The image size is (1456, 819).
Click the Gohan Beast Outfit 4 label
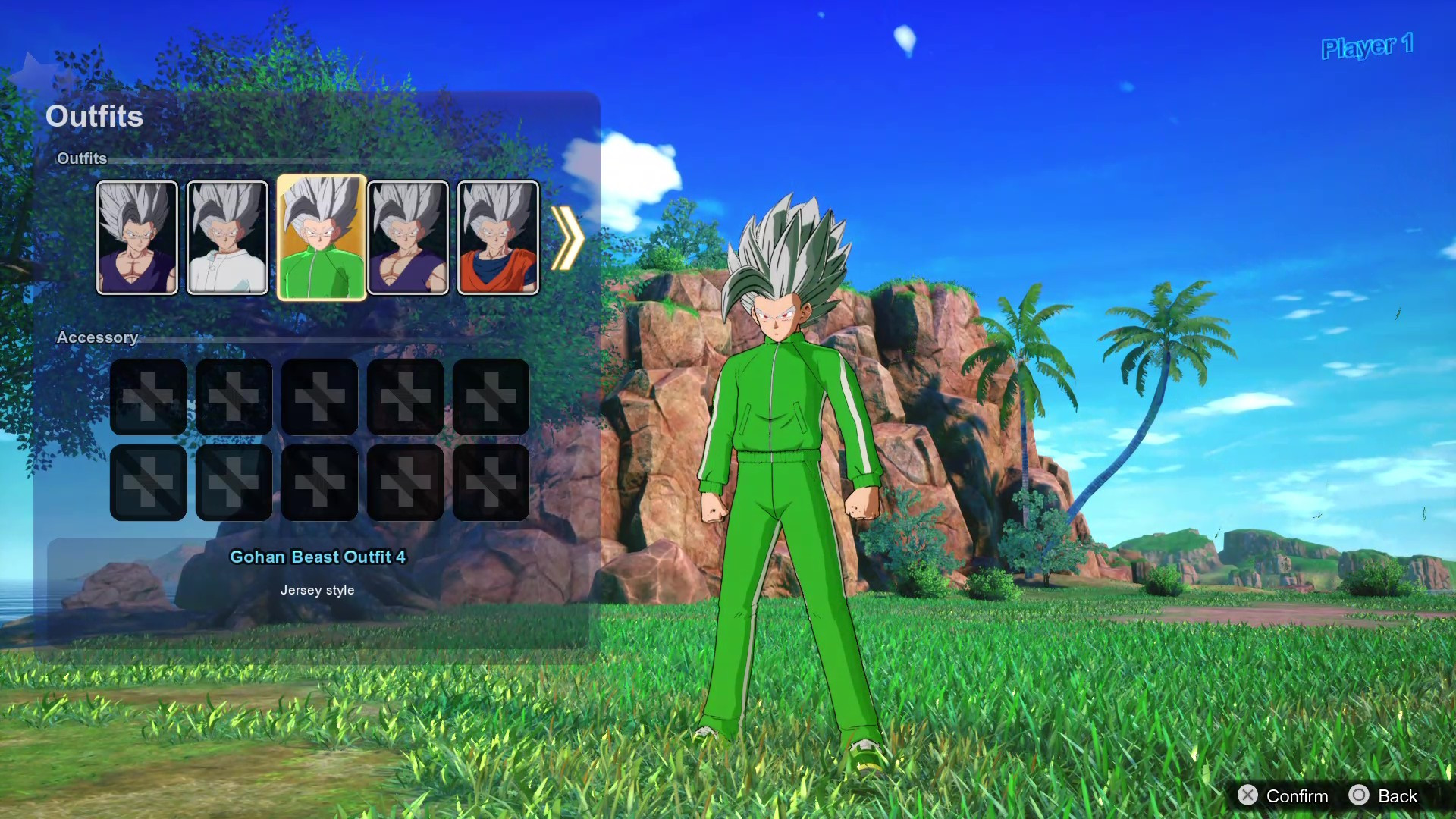pos(318,557)
